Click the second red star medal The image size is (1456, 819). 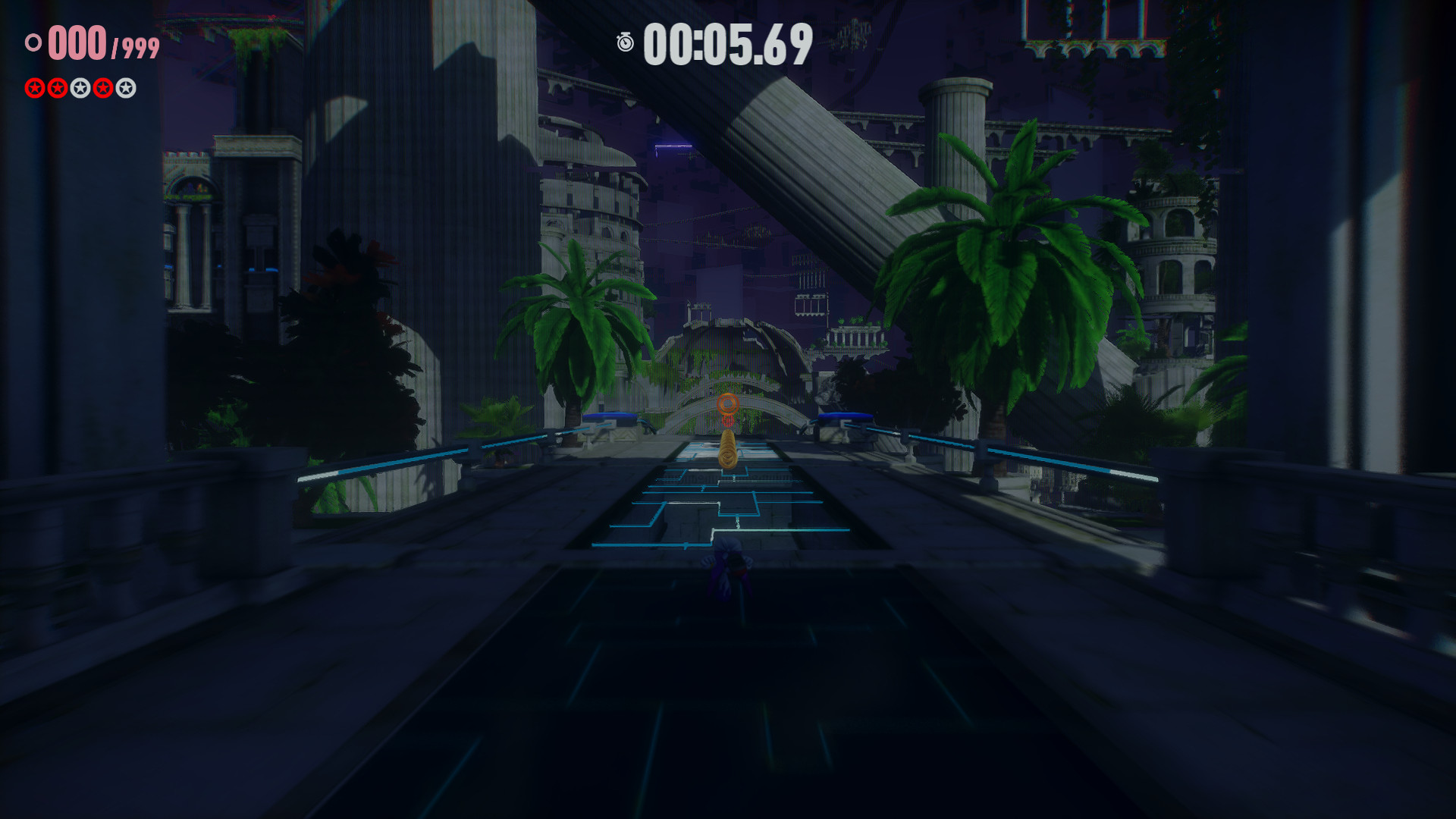click(58, 88)
